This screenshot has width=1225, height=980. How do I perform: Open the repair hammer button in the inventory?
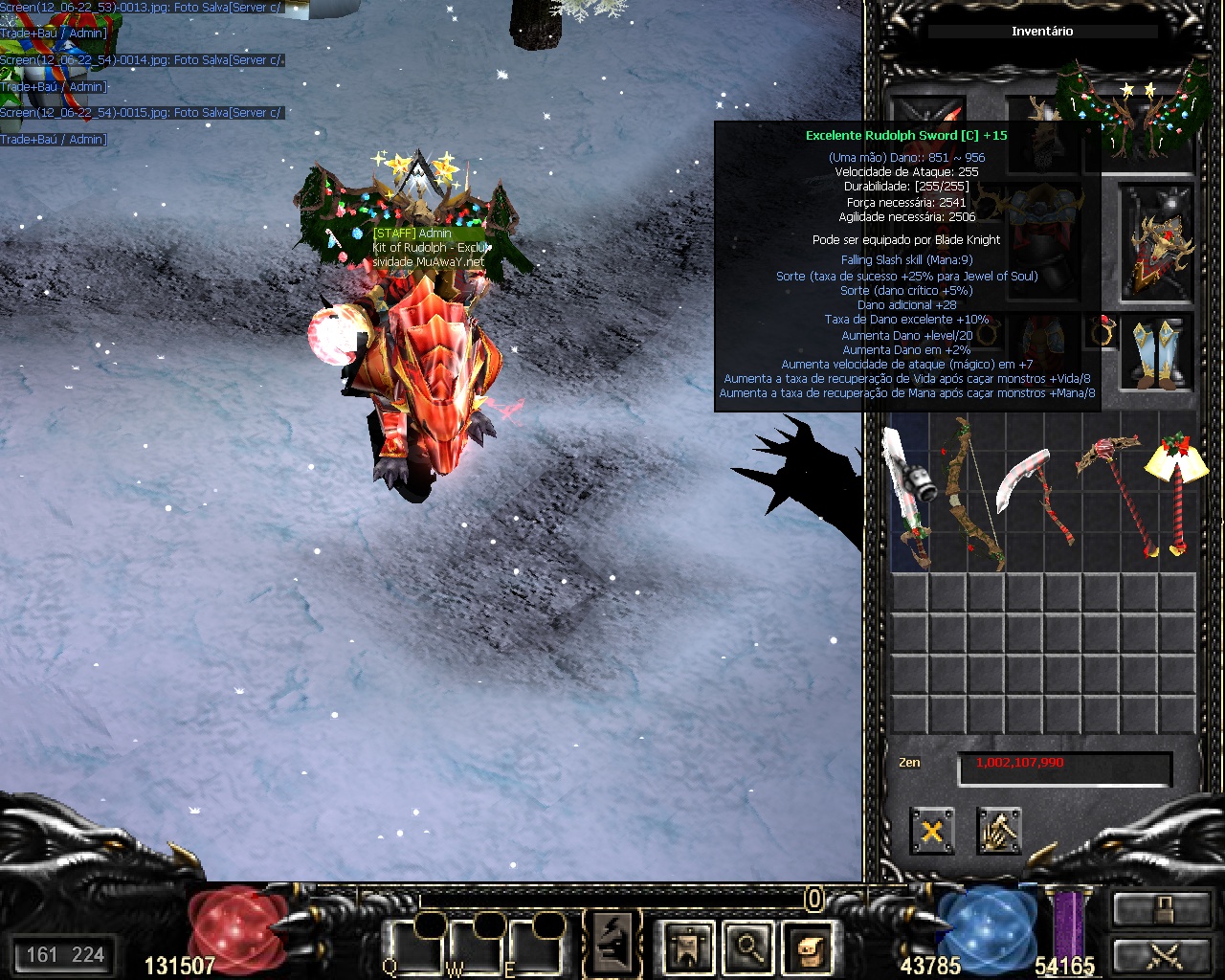[x=998, y=831]
